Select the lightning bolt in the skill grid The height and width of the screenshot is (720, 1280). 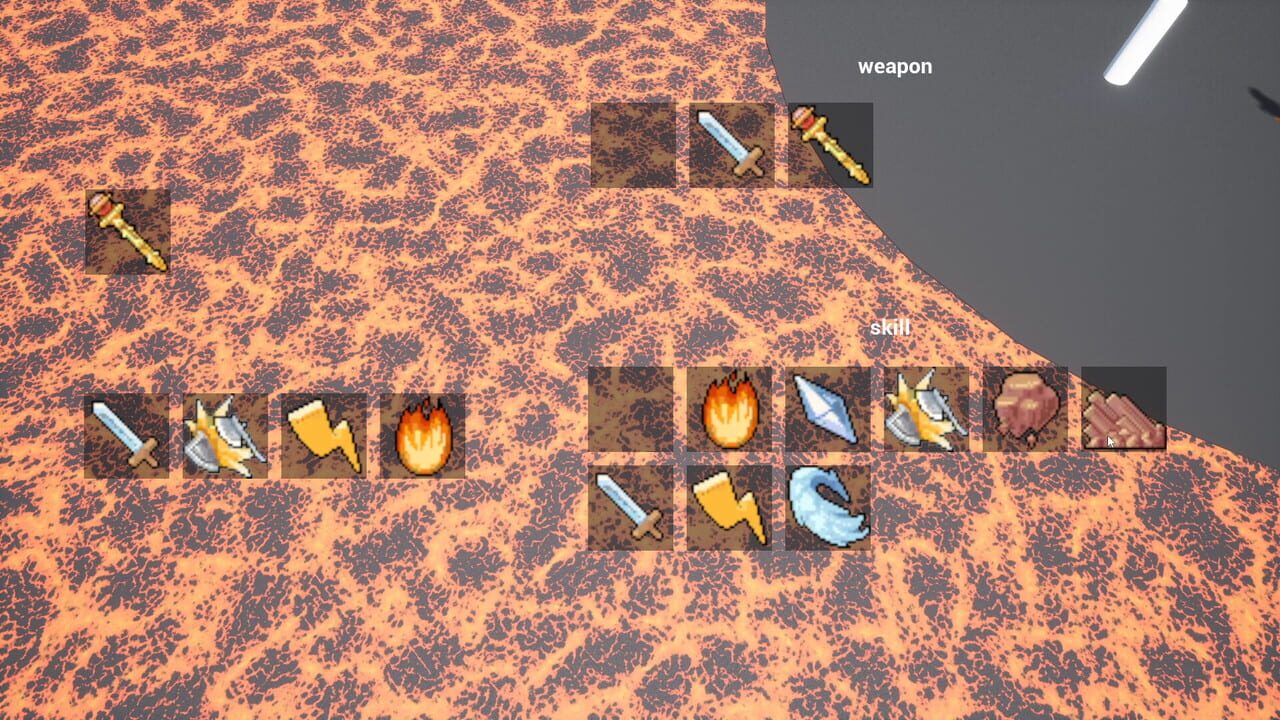pos(729,510)
